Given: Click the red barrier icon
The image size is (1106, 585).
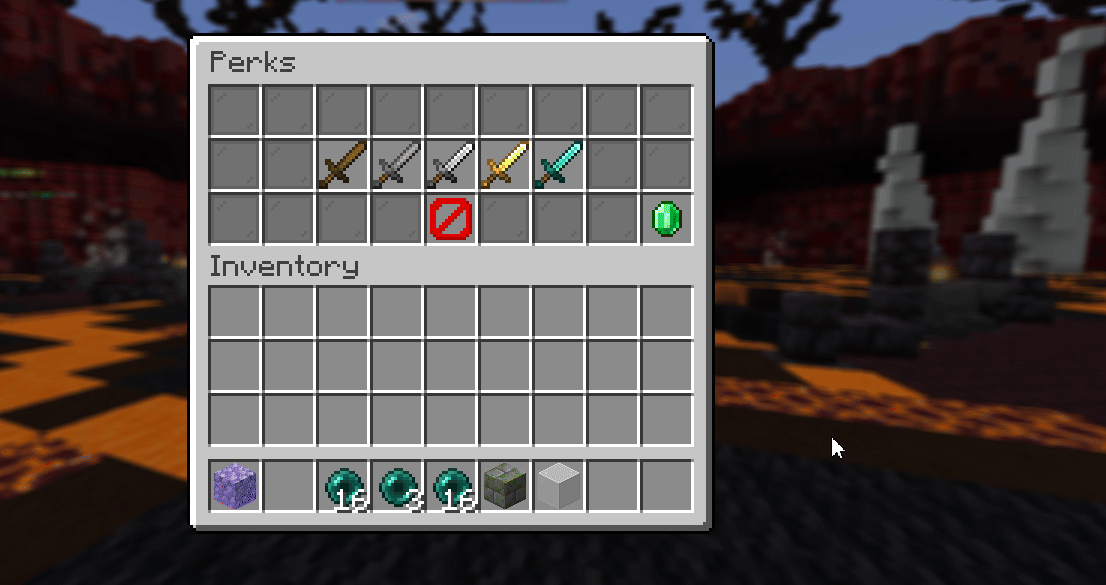Looking at the screenshot, I should tap(451, 219).
